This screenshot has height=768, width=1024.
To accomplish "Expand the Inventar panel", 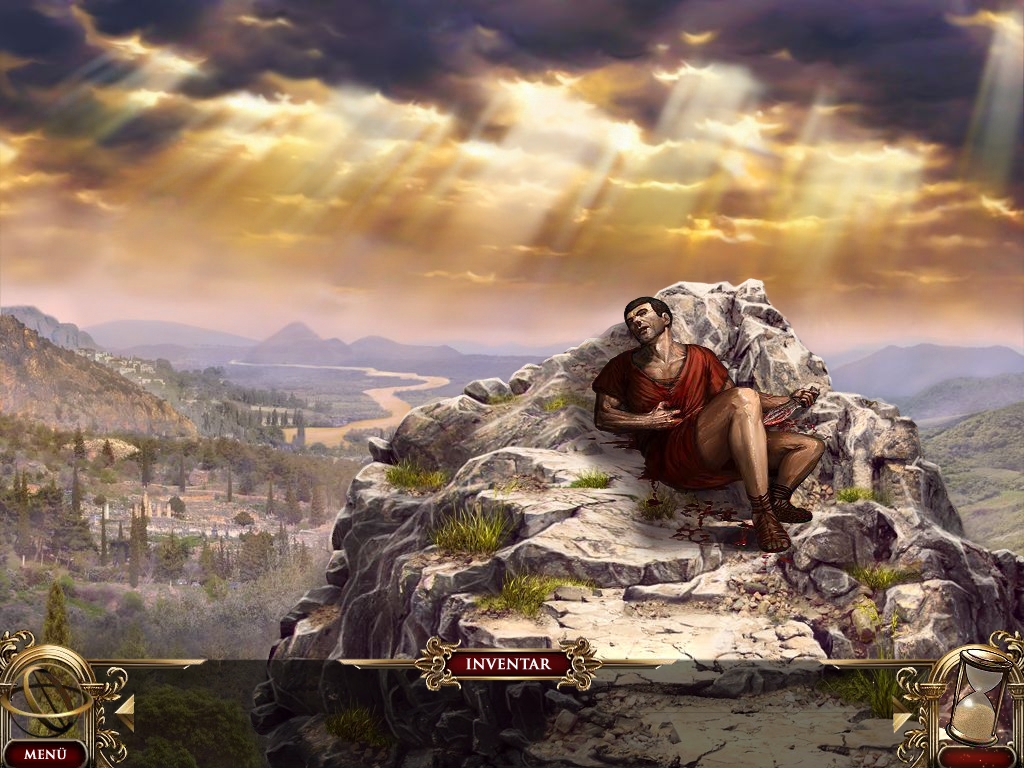I will pos(510,663).
